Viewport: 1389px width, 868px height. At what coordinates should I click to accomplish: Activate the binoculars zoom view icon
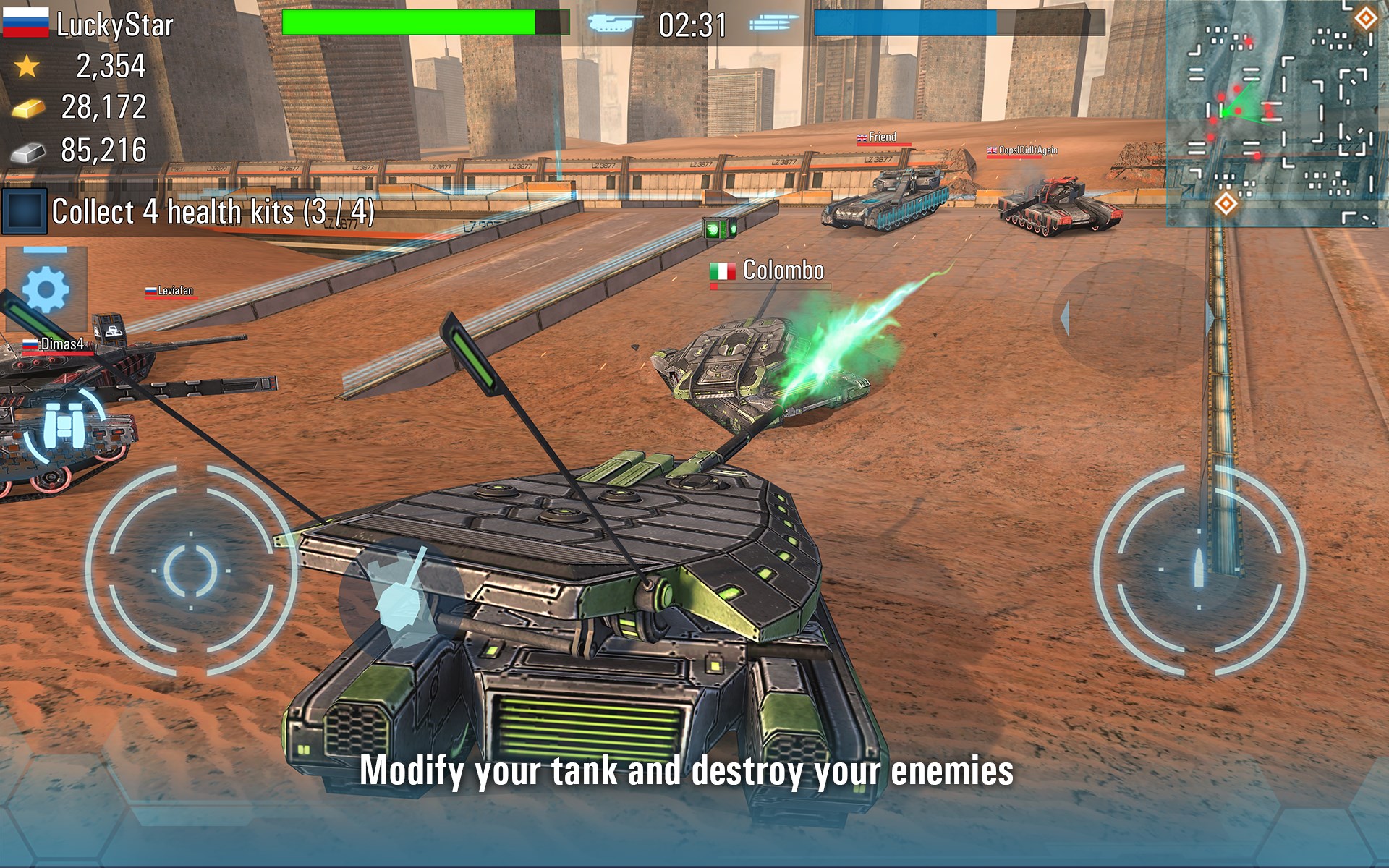coord(64,426)
